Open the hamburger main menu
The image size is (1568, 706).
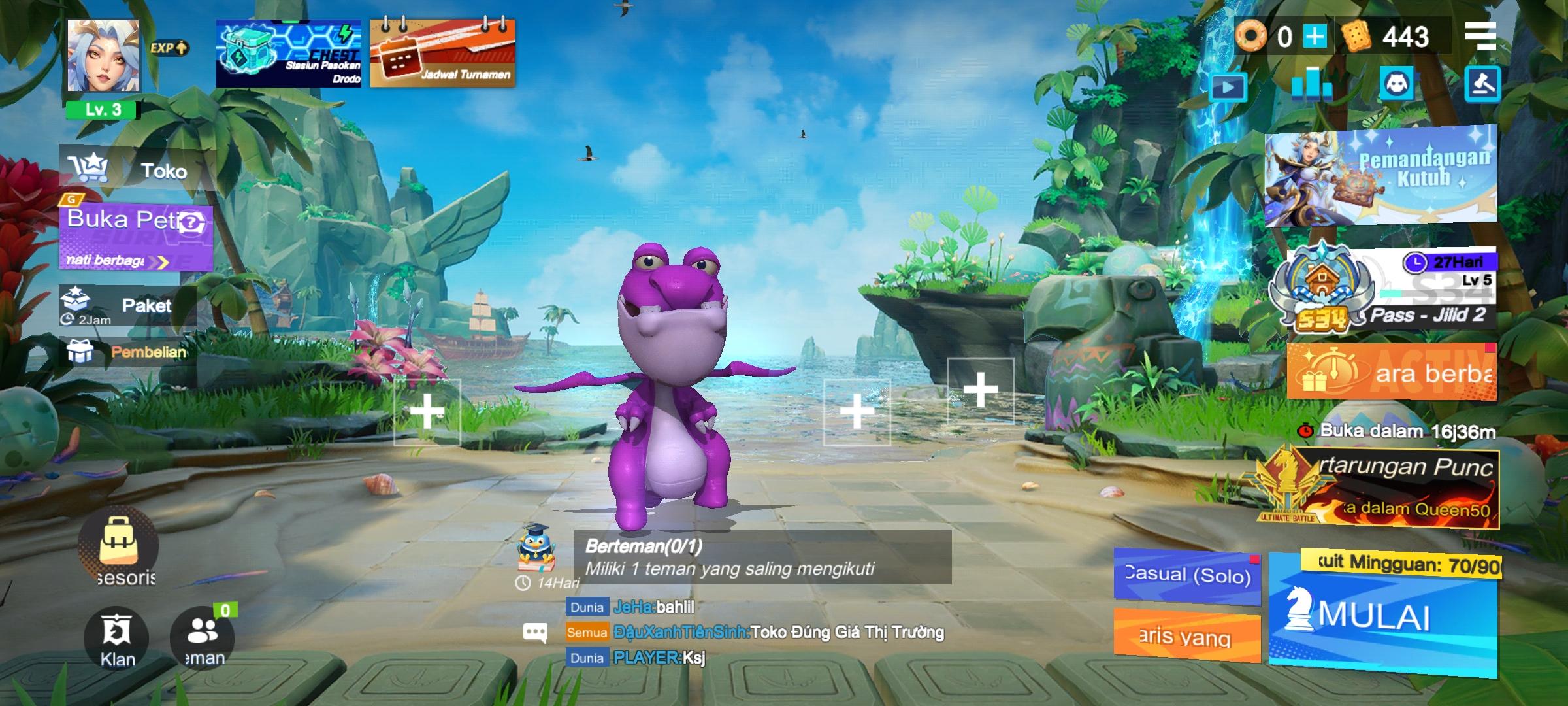tap(1480, 37)
